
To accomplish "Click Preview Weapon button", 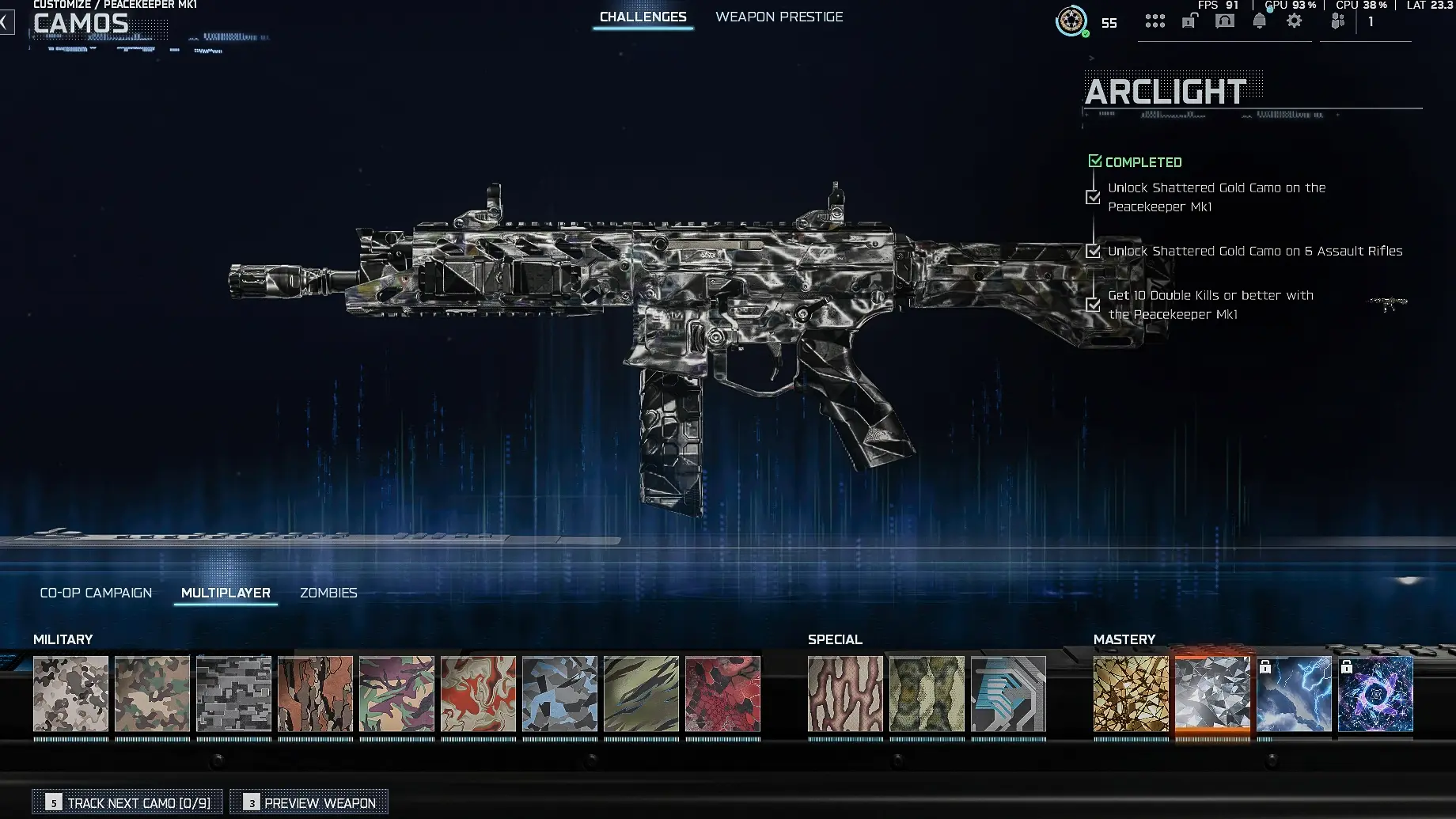I will (309, 802).
